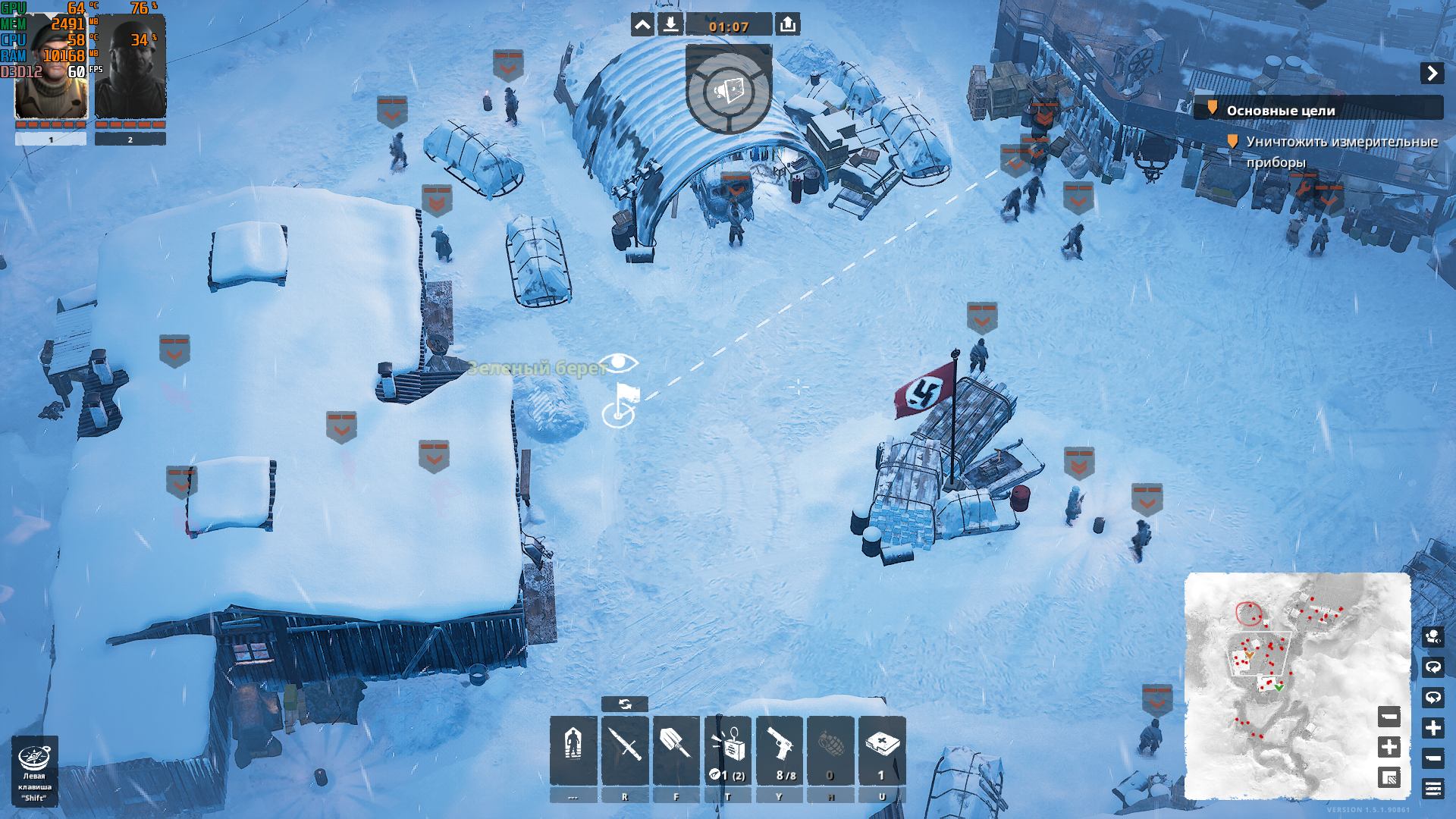The image size is (1456, 819).
Task: Toggle the objectives panel with the right-arrow button
Action: point(1432,73)
